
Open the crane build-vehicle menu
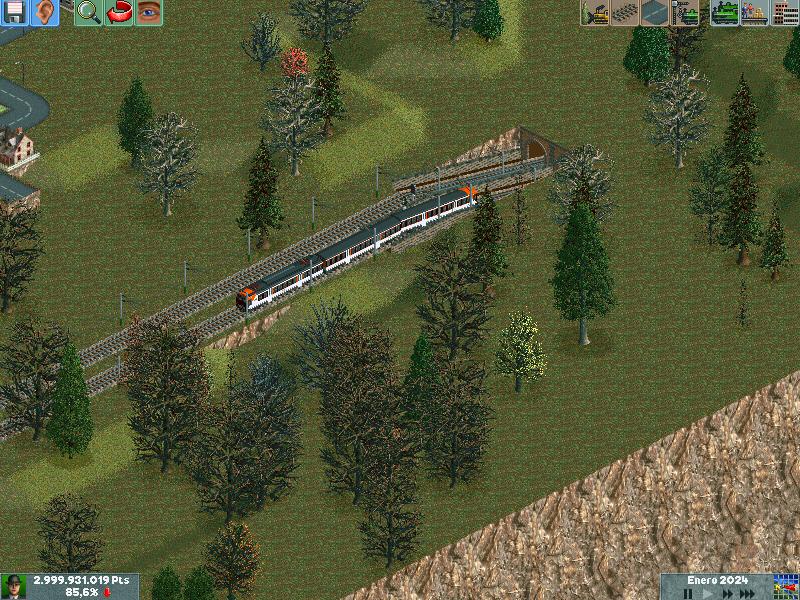click(685, 12)
